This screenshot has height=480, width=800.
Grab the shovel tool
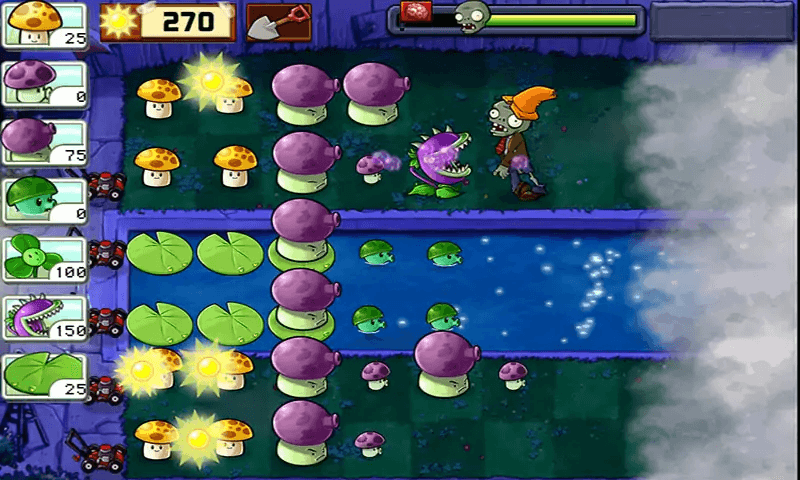278,22
